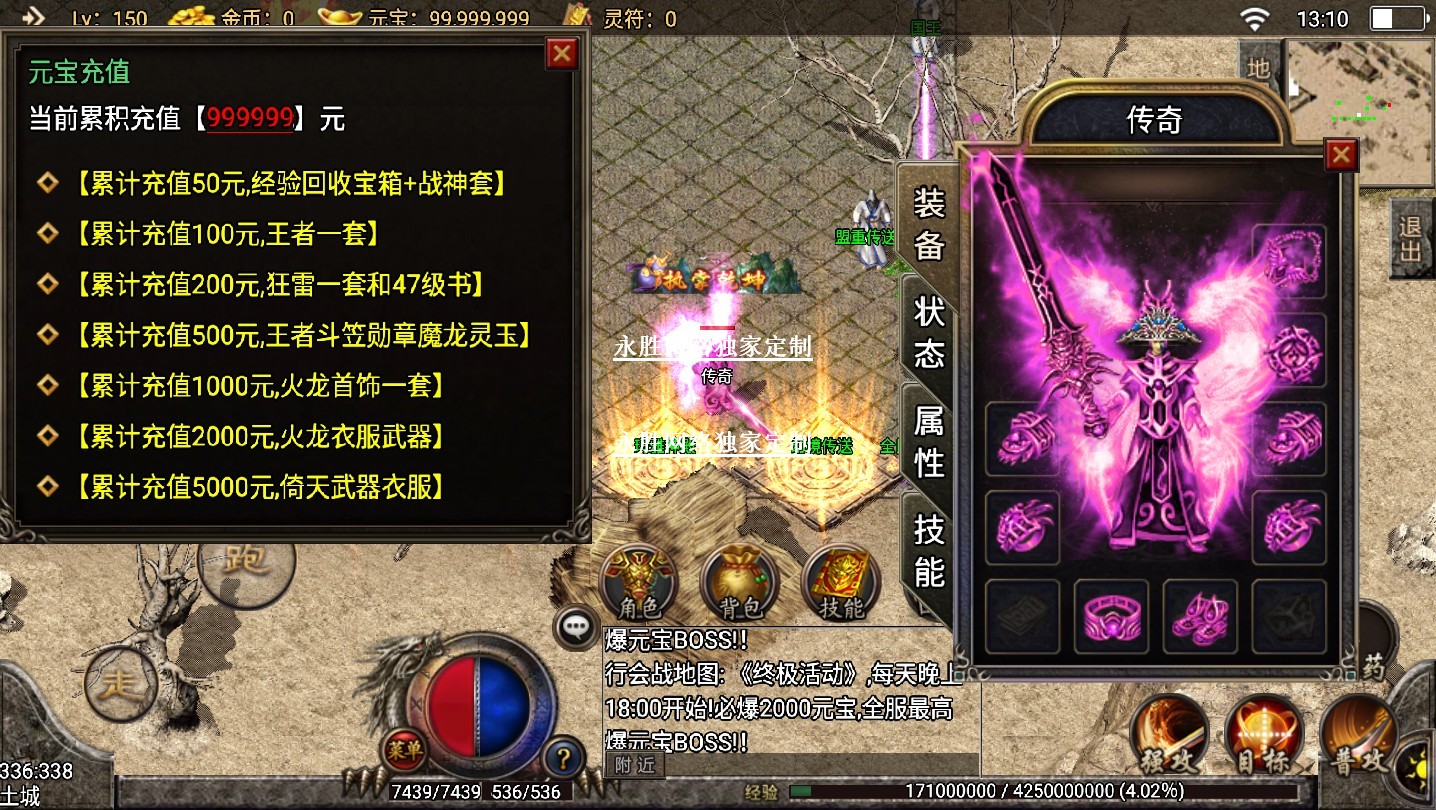The image size is (1436, 810).
Task: Close the 元宝充值 recharge panel
Action: point(562,53)
